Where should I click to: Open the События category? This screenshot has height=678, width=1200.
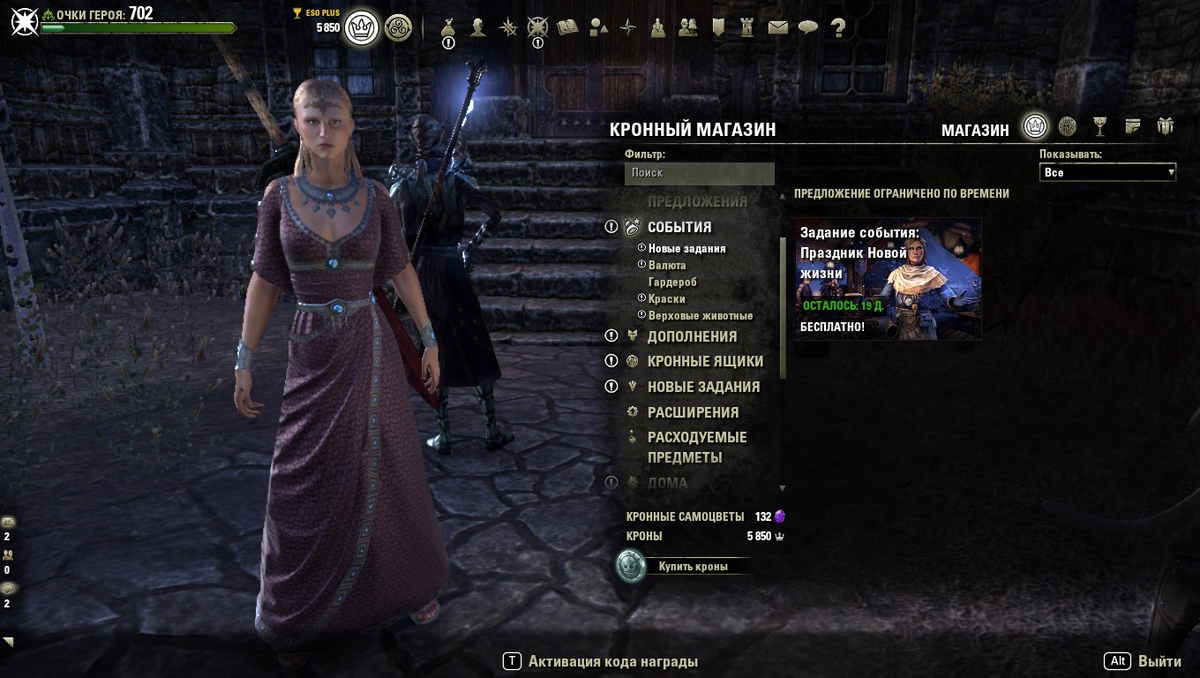[x=679, y=227]
